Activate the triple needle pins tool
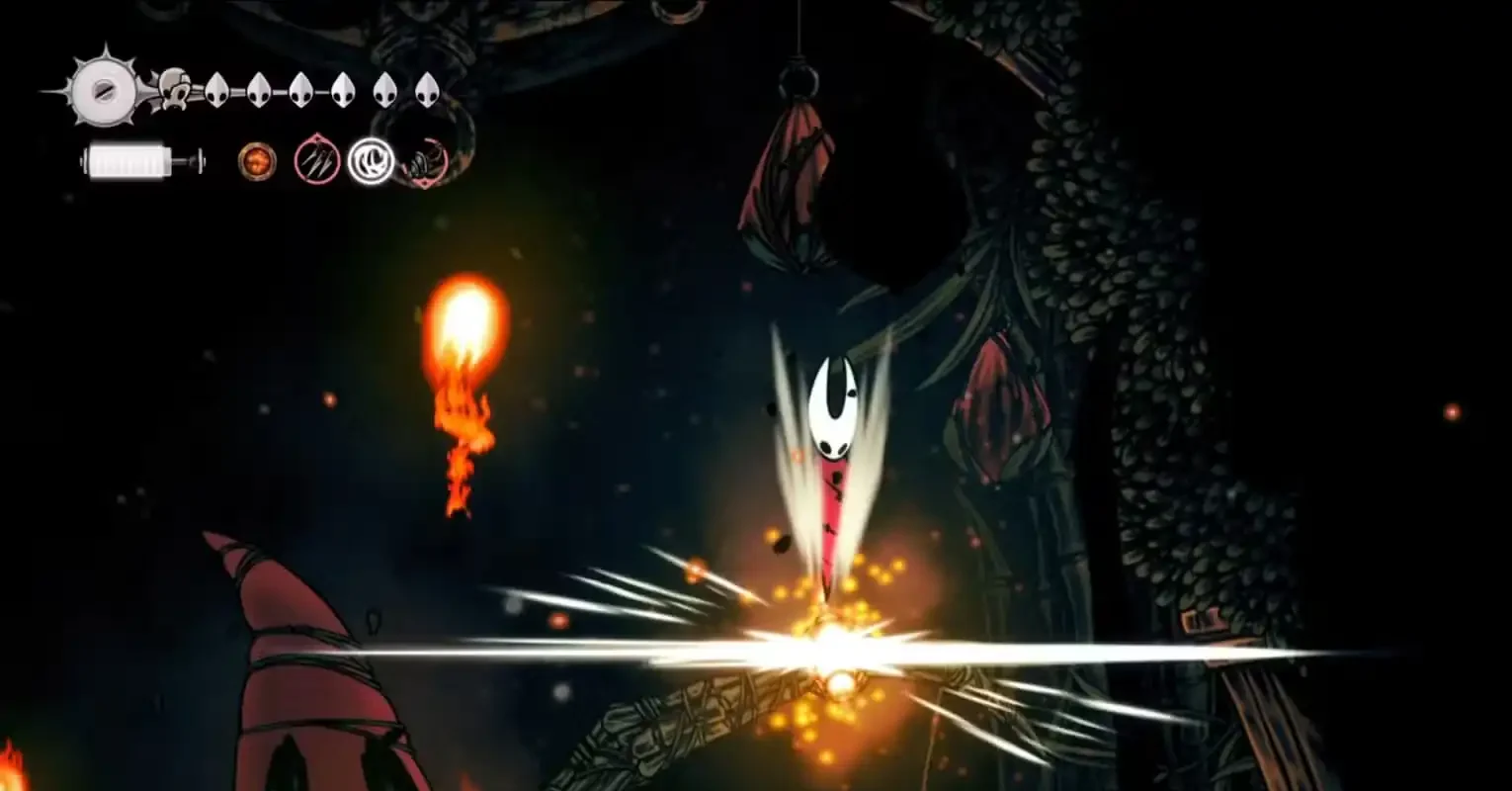 pyautogui.click(x=317, y=160)
